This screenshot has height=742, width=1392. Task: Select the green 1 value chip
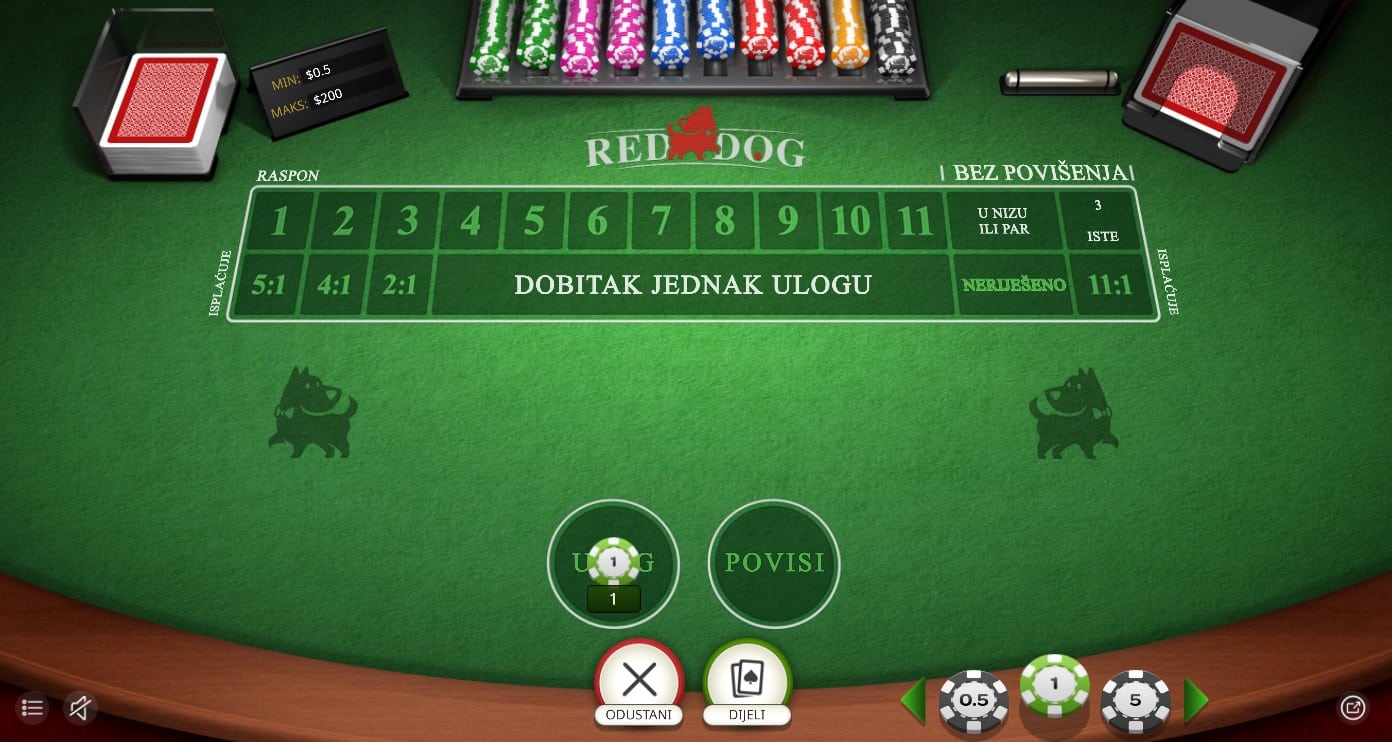pyautogui.click(x=1053, y=688)
